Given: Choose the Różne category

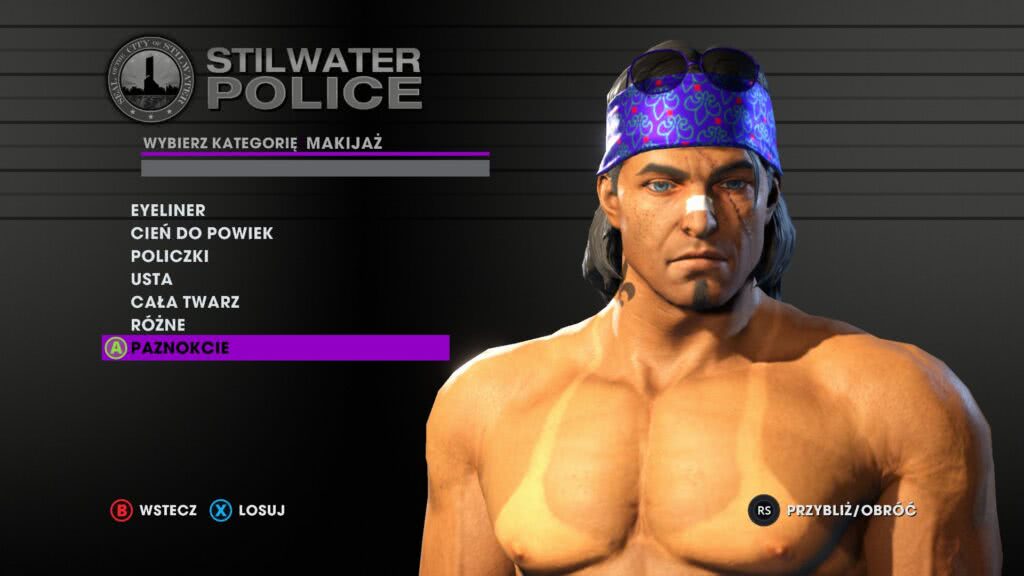Looking at the screenshot, I should [x=158, y=325].
